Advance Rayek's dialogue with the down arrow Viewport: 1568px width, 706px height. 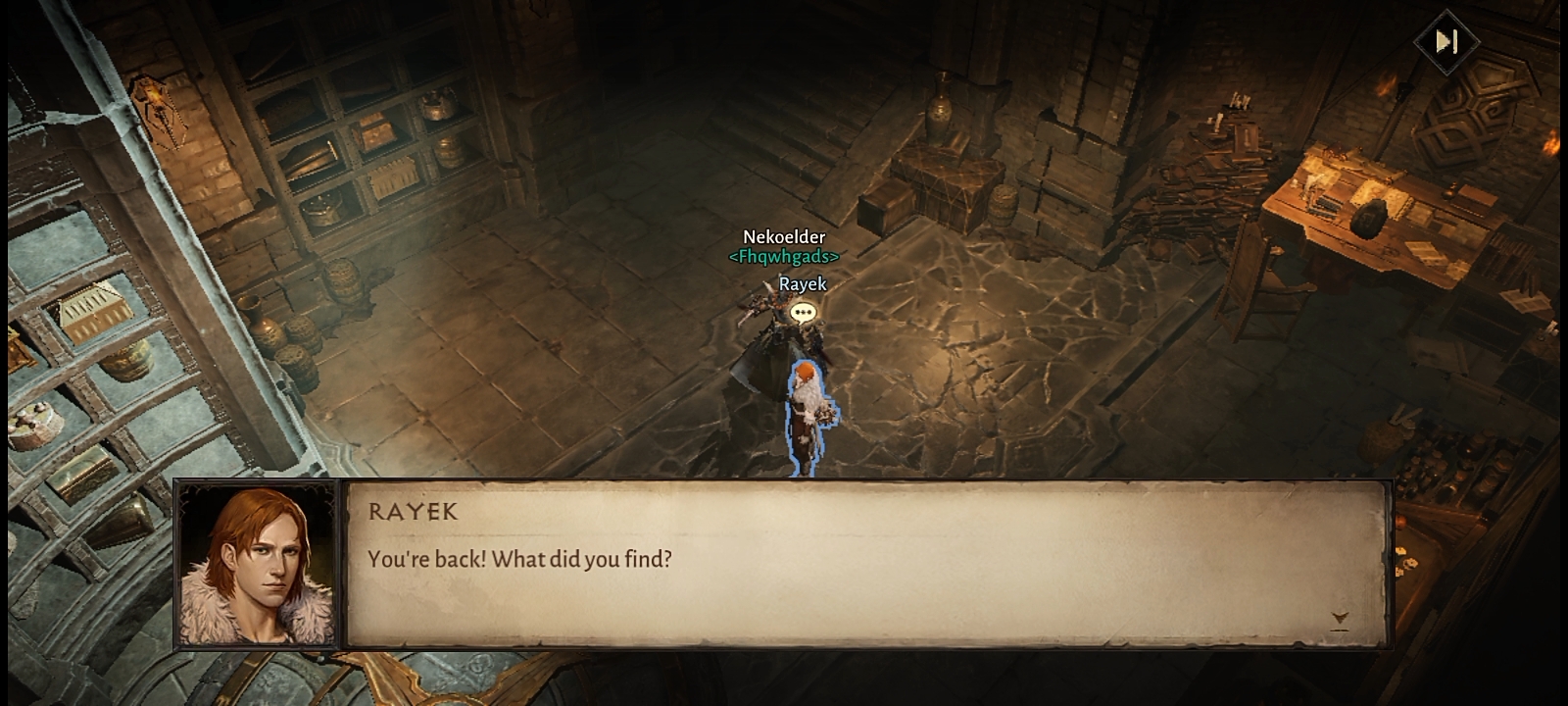pyautogui.click(x=1340, y=619)
